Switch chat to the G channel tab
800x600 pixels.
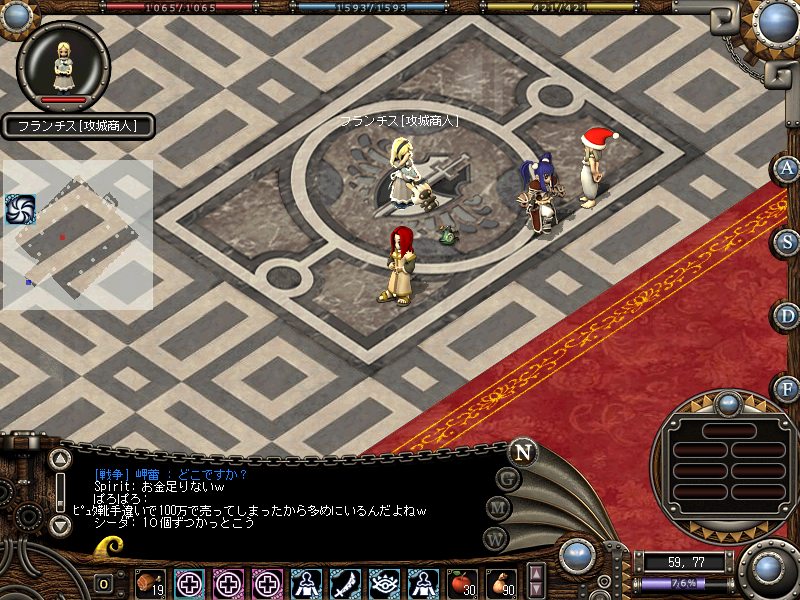pos(510,479)
